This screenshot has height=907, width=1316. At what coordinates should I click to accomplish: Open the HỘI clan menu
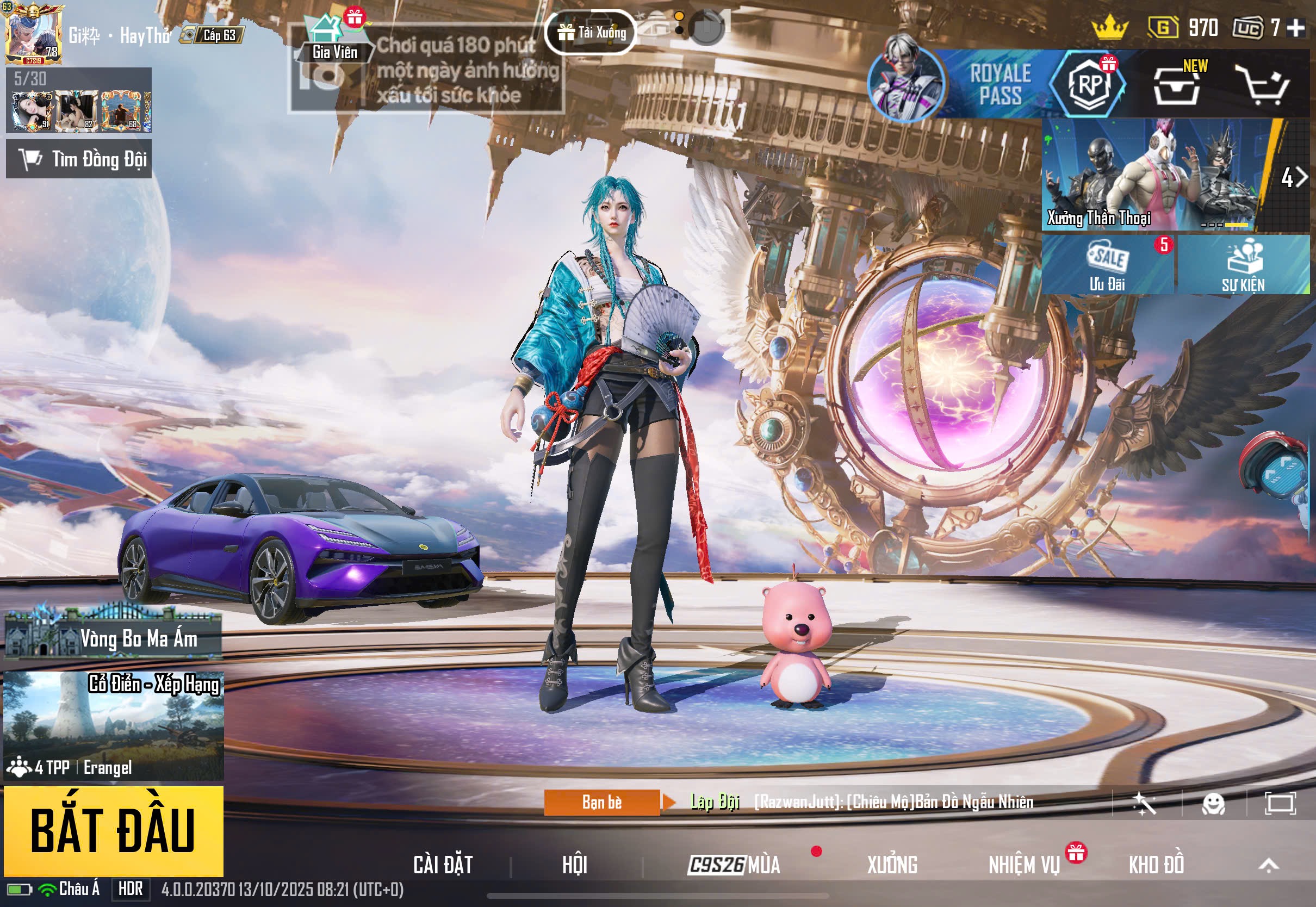tap(574, 865)
